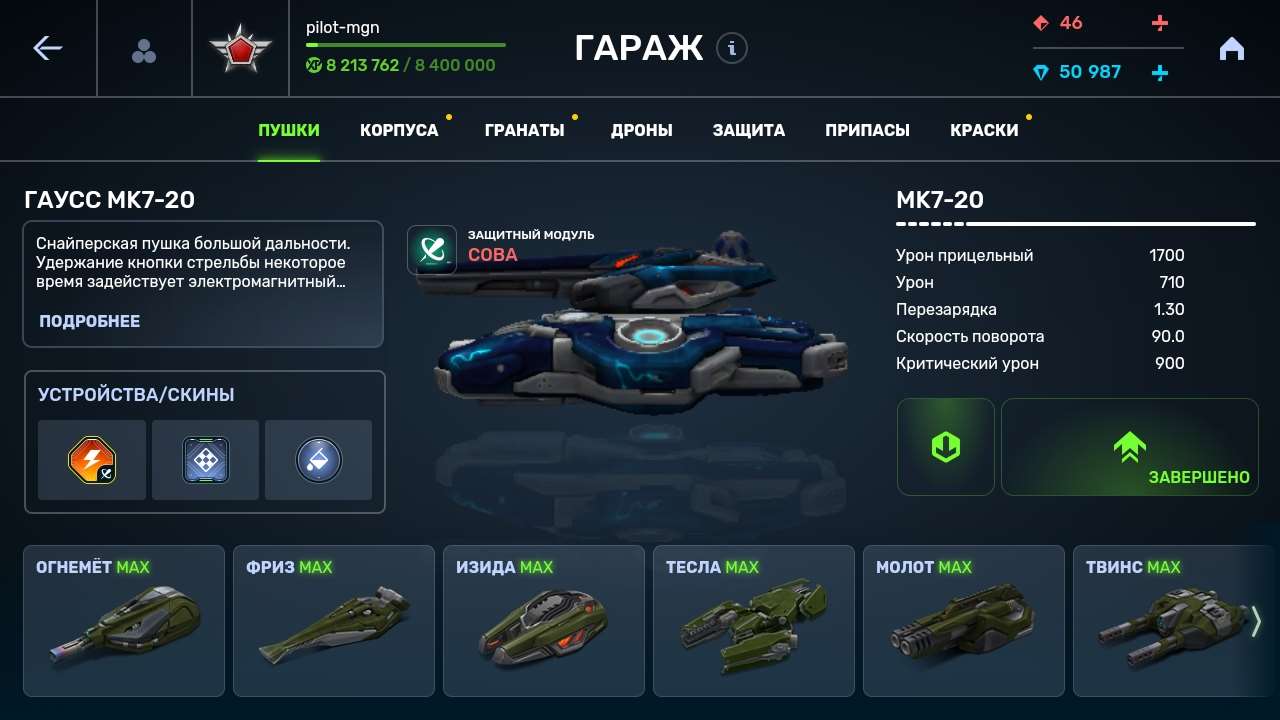Open the diamond-pattern skin module icon
1280x720 pixels.
pos(205,461)
